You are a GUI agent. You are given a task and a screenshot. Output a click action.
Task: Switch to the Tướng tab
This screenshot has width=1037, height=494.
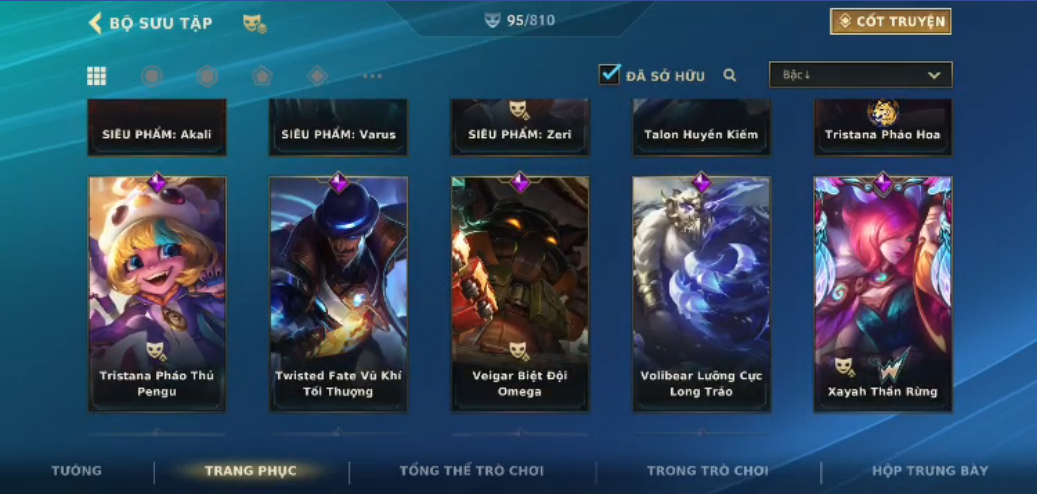(x=77, y=471)
